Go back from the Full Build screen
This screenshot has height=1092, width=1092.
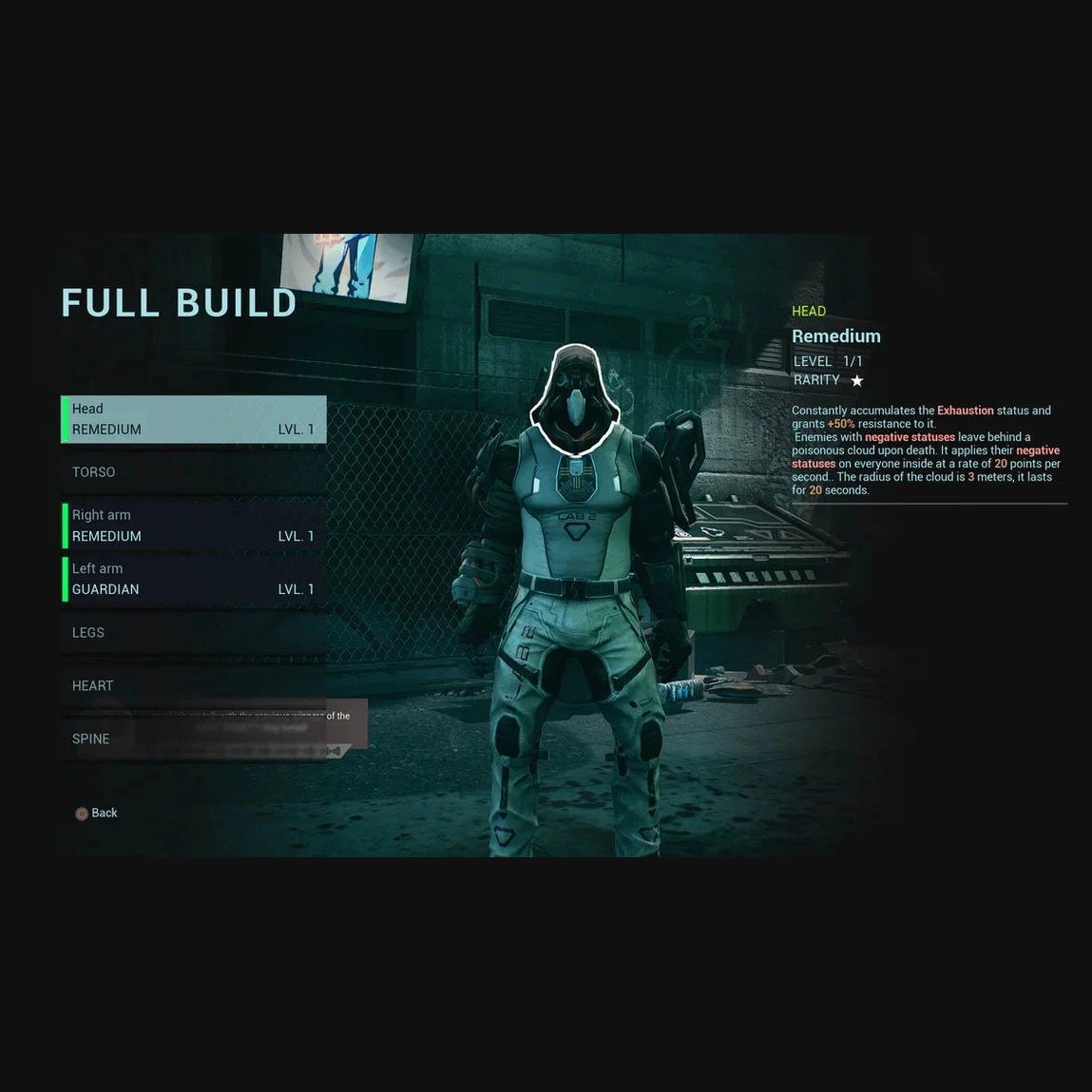[x=97, y=814]
